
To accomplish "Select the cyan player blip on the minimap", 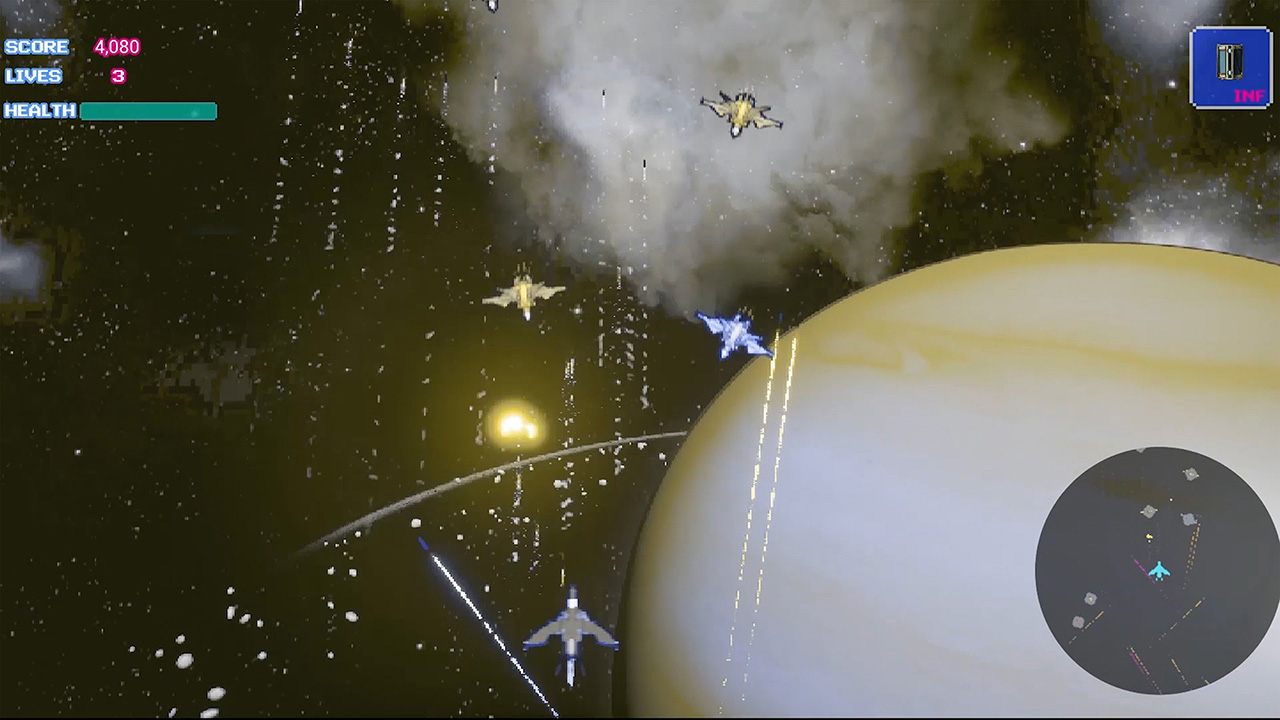I will click(1159, 570).
